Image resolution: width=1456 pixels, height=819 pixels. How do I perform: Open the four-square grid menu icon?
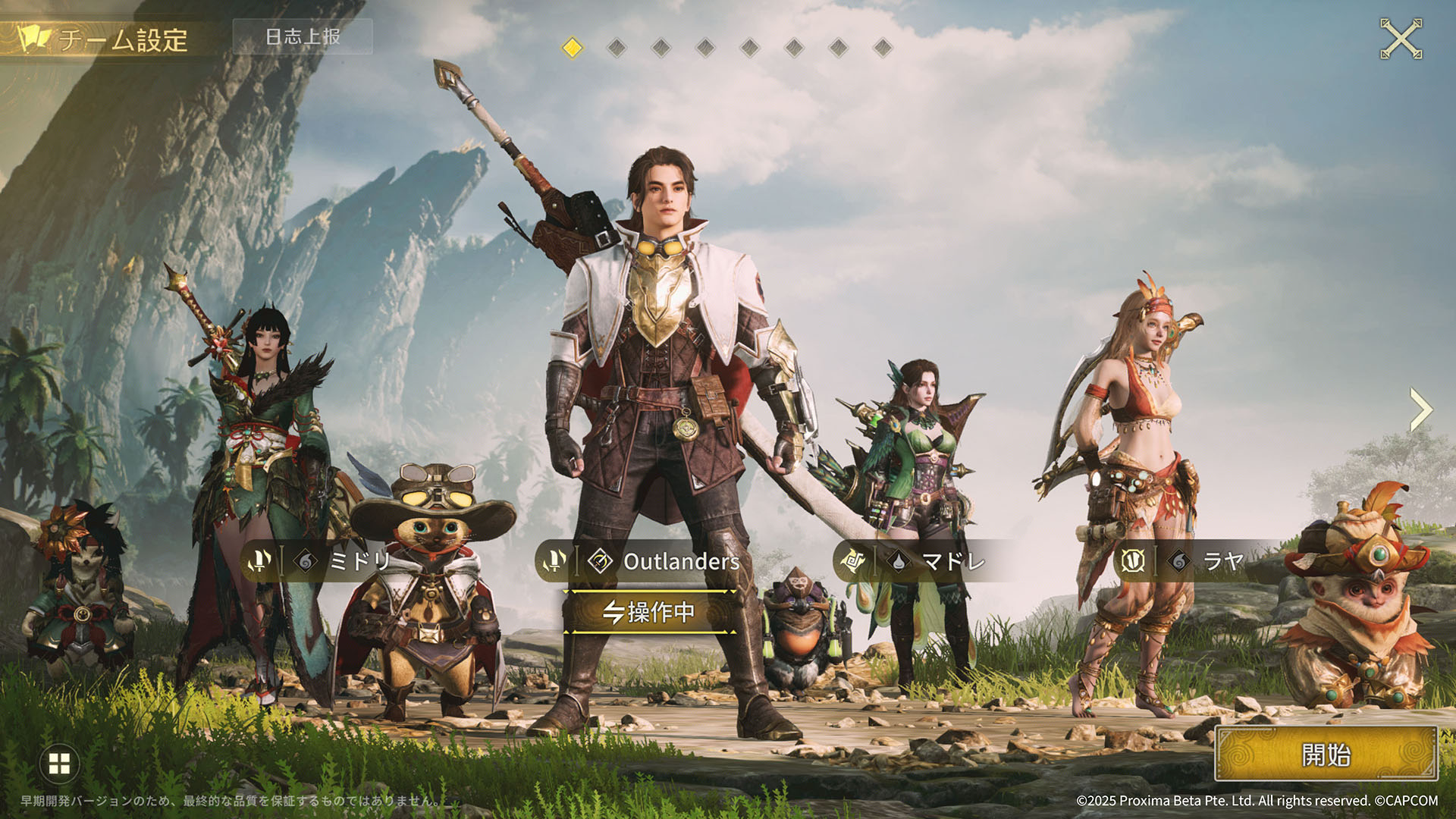coord(59,764)
